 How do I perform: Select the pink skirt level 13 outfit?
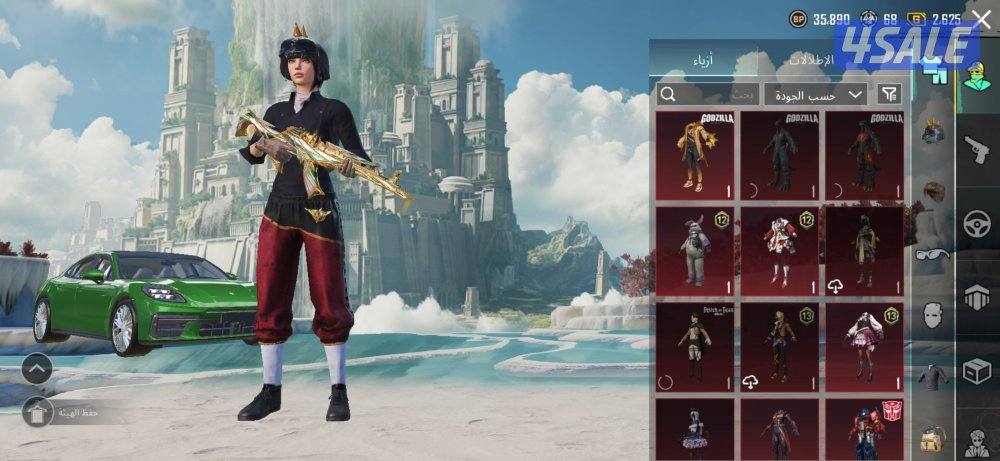tap(864, 347)
